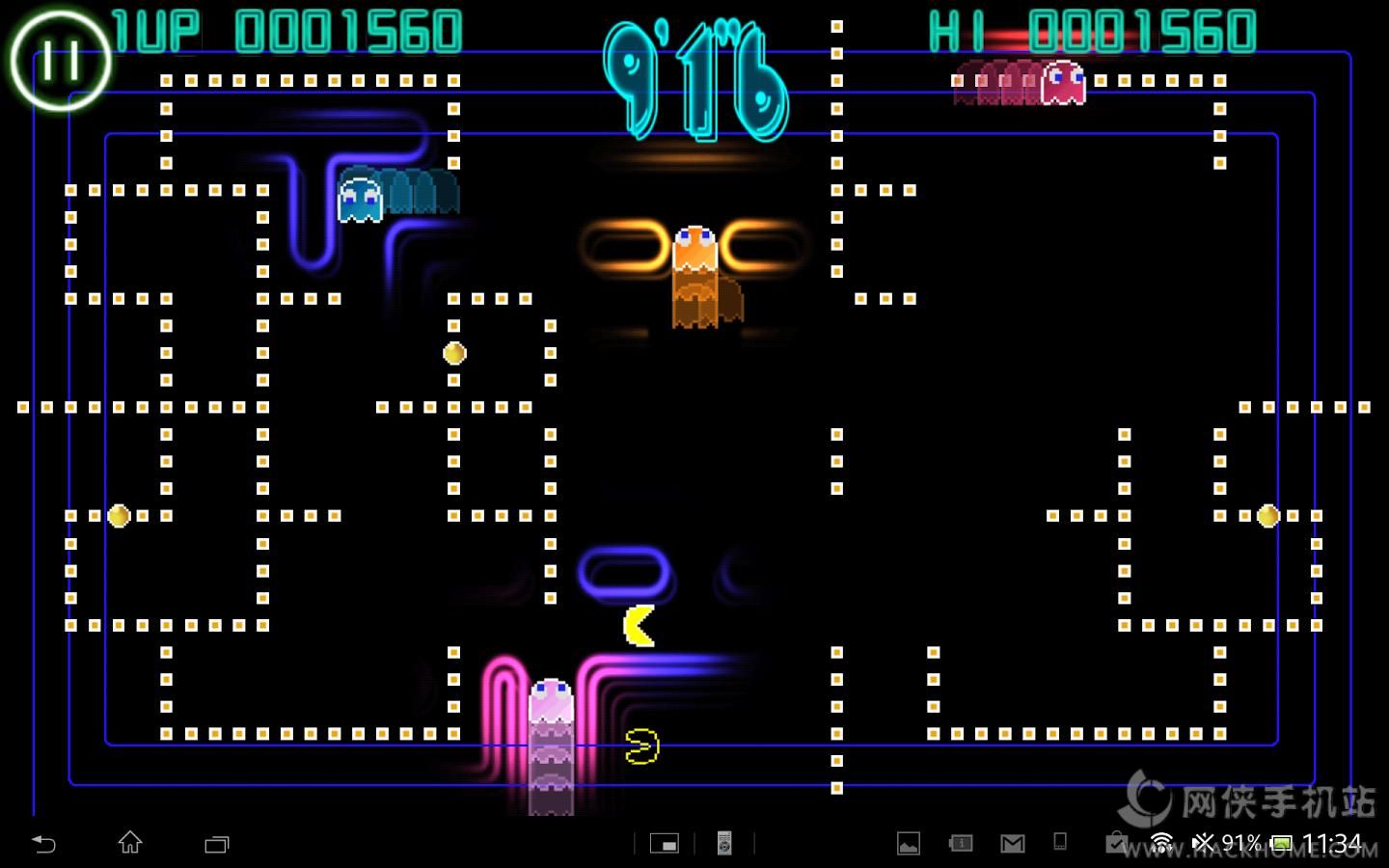
Task: Open the recent apps switcher
Action: pos(217,842)
